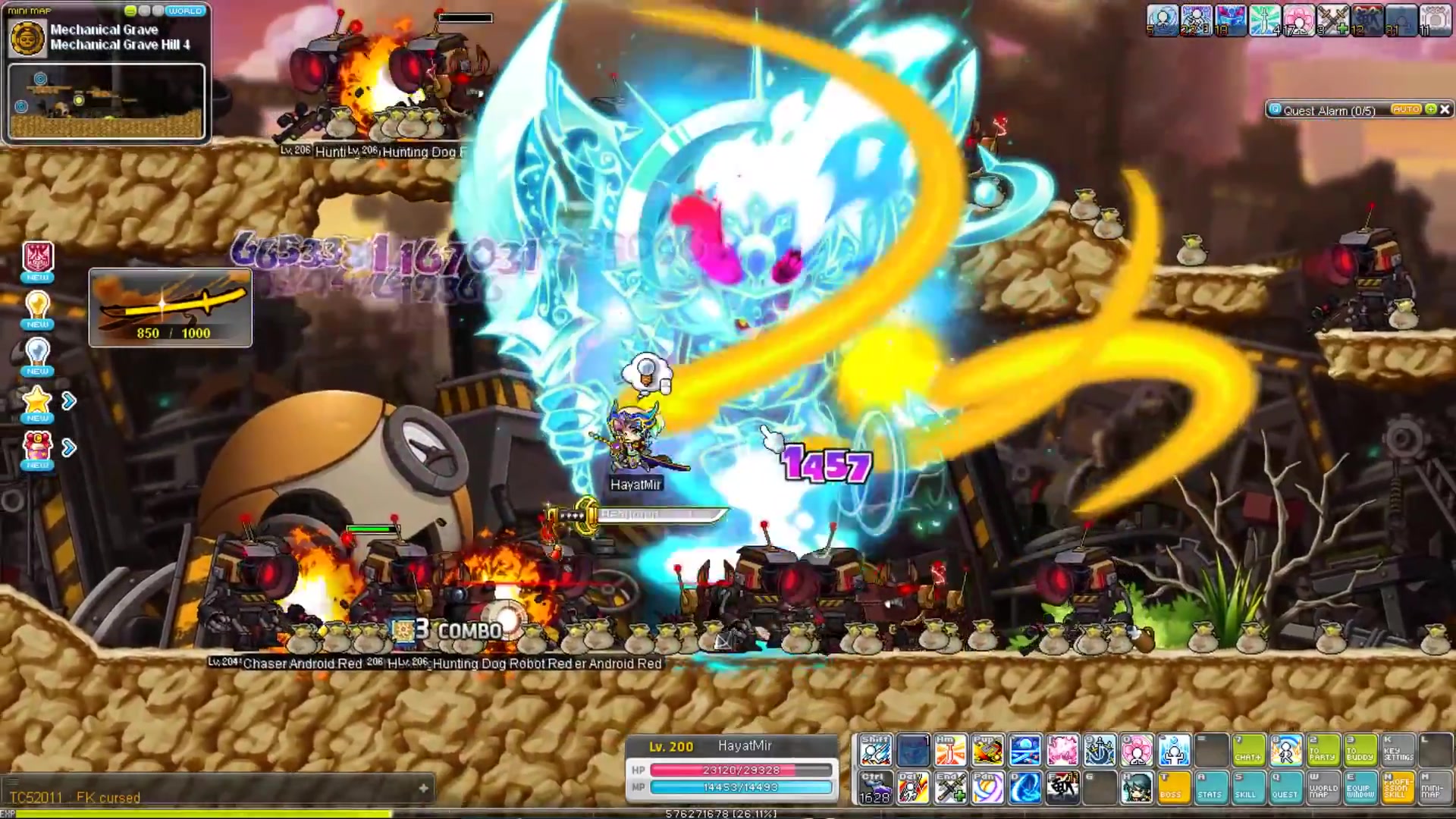Toggle the Quest Alarm AUTO button
1456x819 pixels.
[x=1405, y=110]
